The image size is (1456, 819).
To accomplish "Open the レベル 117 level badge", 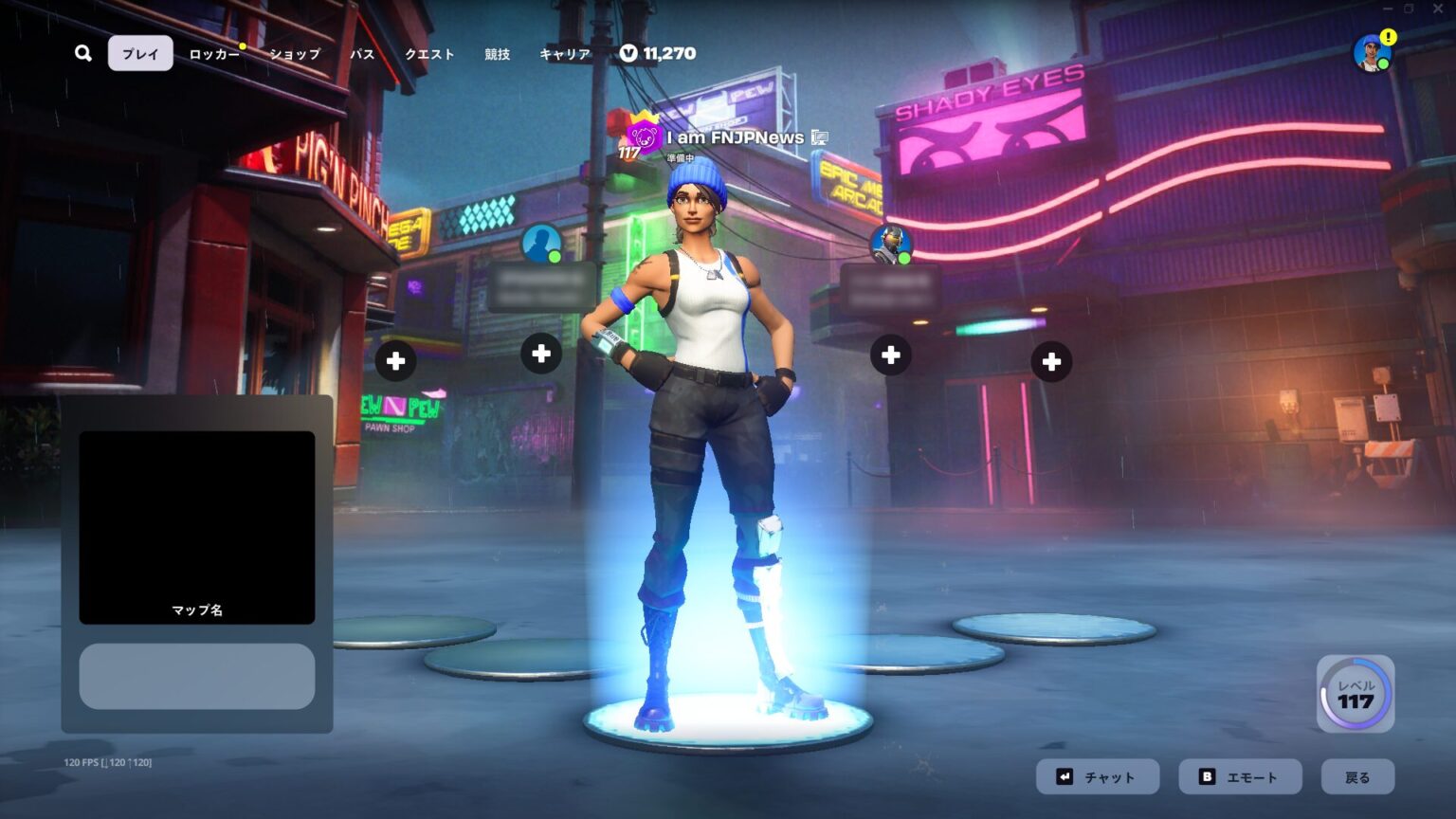I will [x=1356, y=694].
